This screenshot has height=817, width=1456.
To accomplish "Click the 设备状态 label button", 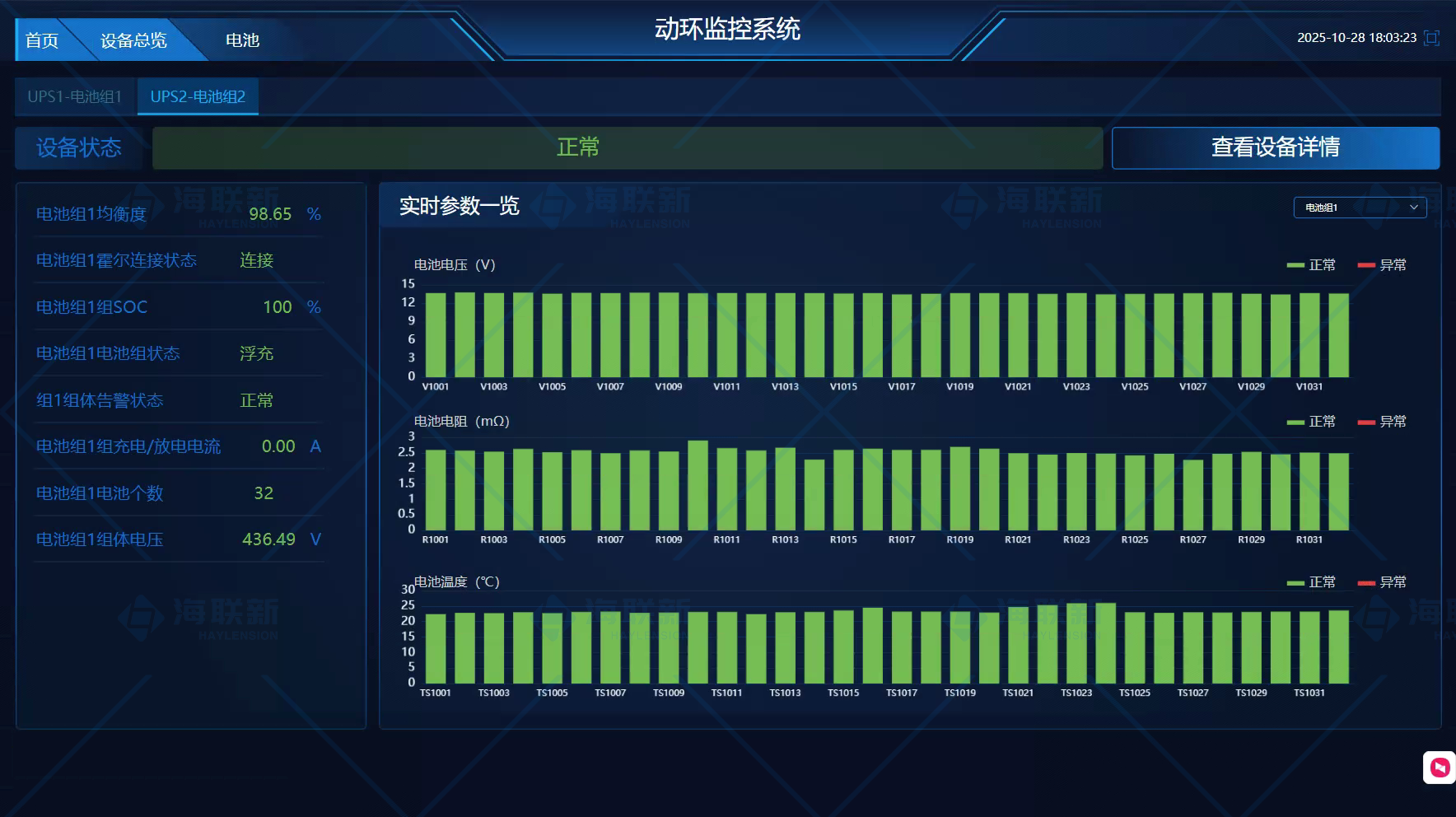I will (x=78, y=148).
